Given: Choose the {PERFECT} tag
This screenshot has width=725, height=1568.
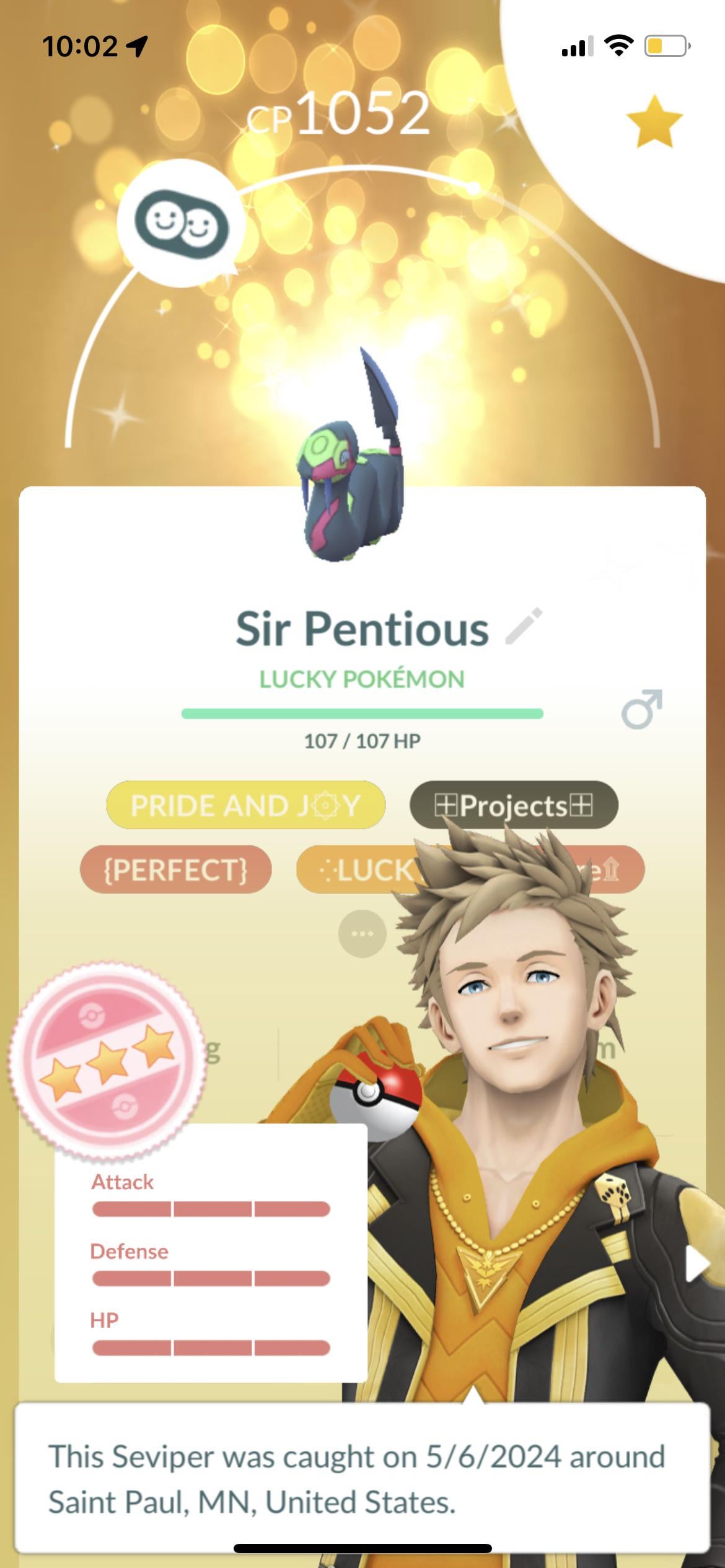Looking at the screenshot, I should click(175, 869).
